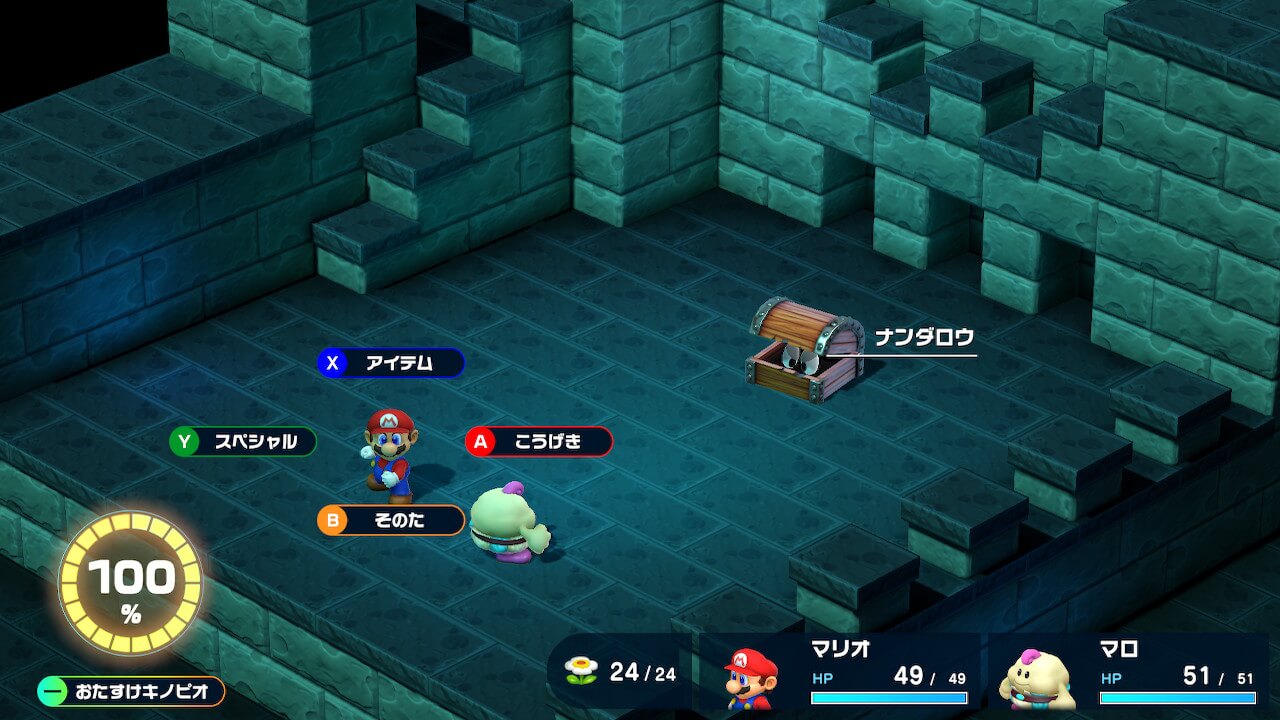Select the 100% action gauge
This screenshot has width=1280, height=720.
pyautogui.click(x=131, y=584)
